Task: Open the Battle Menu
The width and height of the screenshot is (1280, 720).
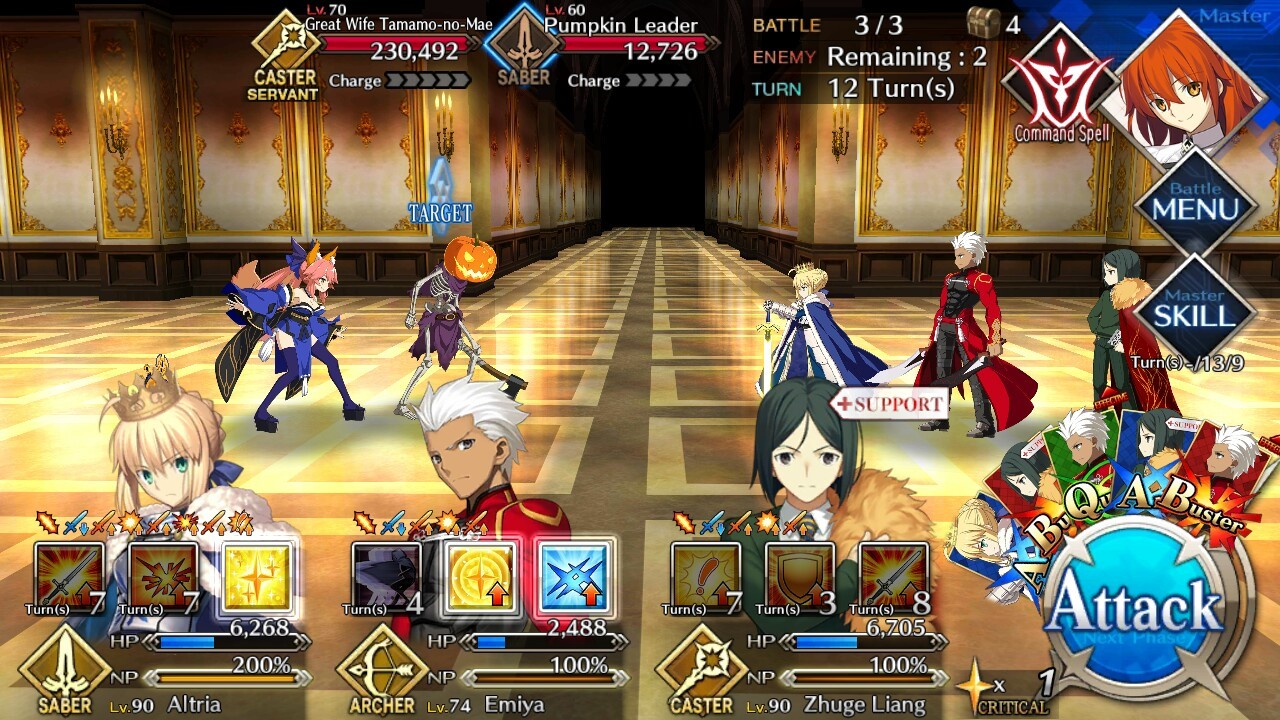Action: 1195,205
